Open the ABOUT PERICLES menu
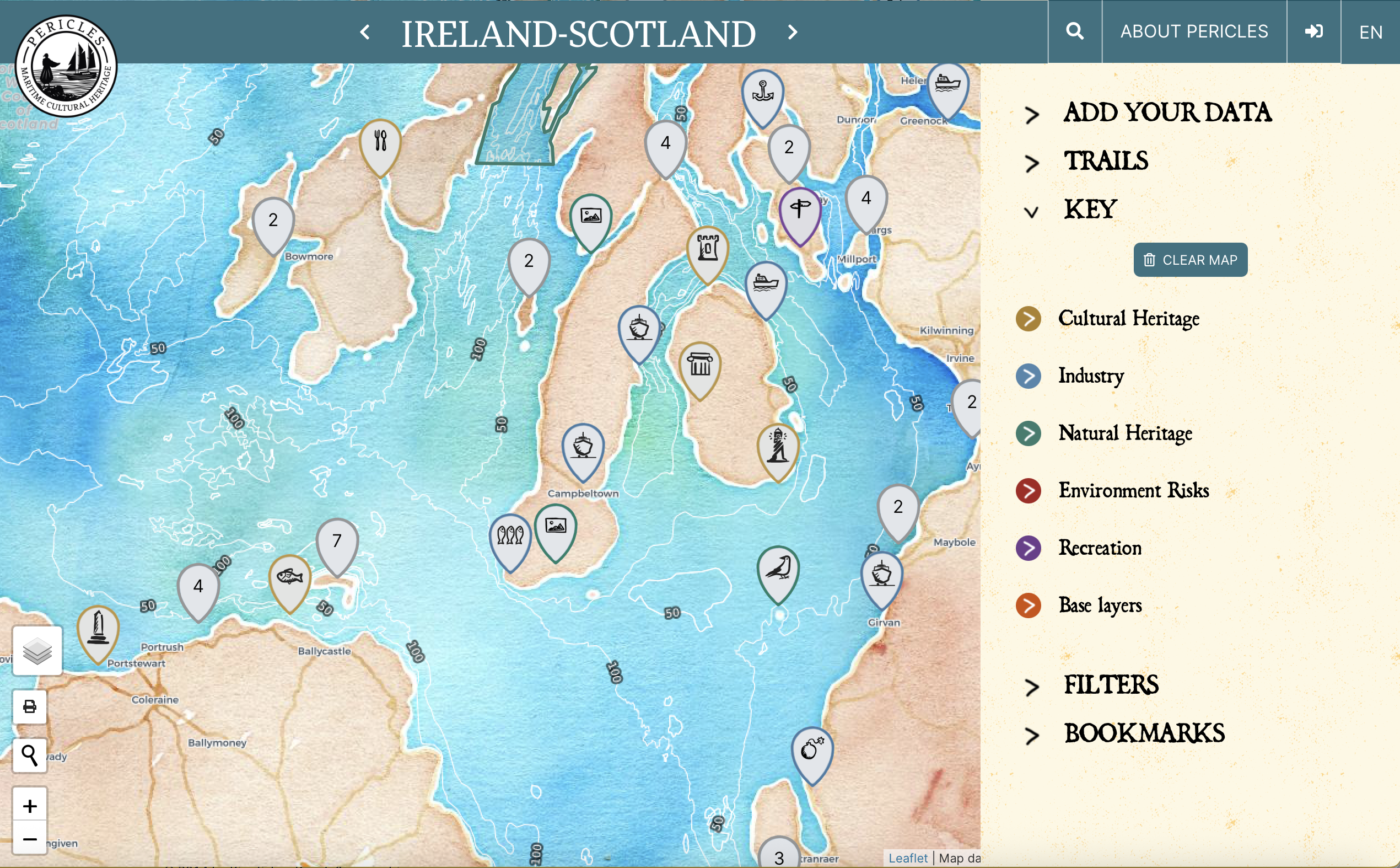Viewport: 1400px width, 868px height. pyautogui.click(x=1193, y=31)
